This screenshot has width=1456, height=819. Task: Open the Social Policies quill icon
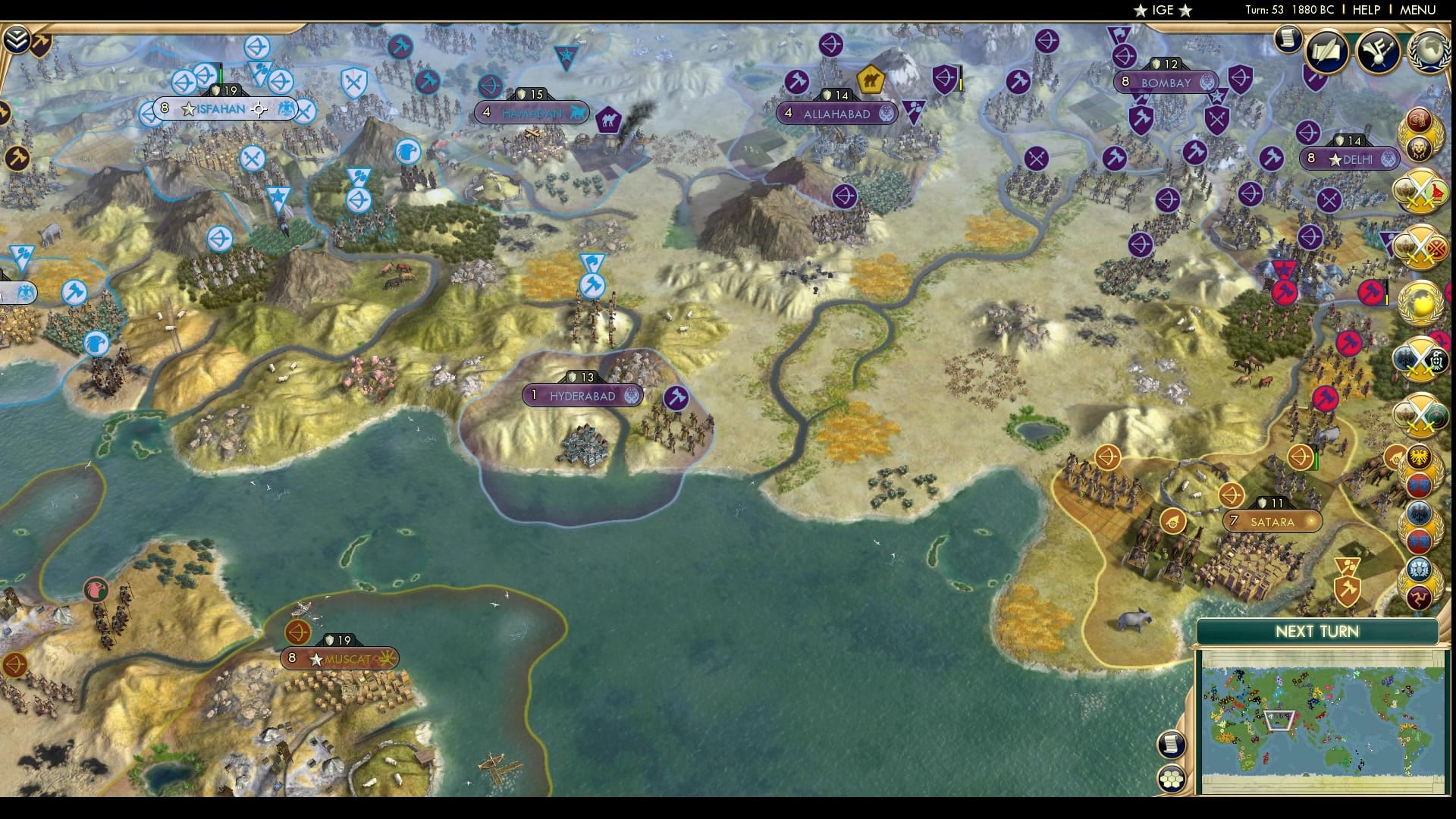tap(1327, 51)
